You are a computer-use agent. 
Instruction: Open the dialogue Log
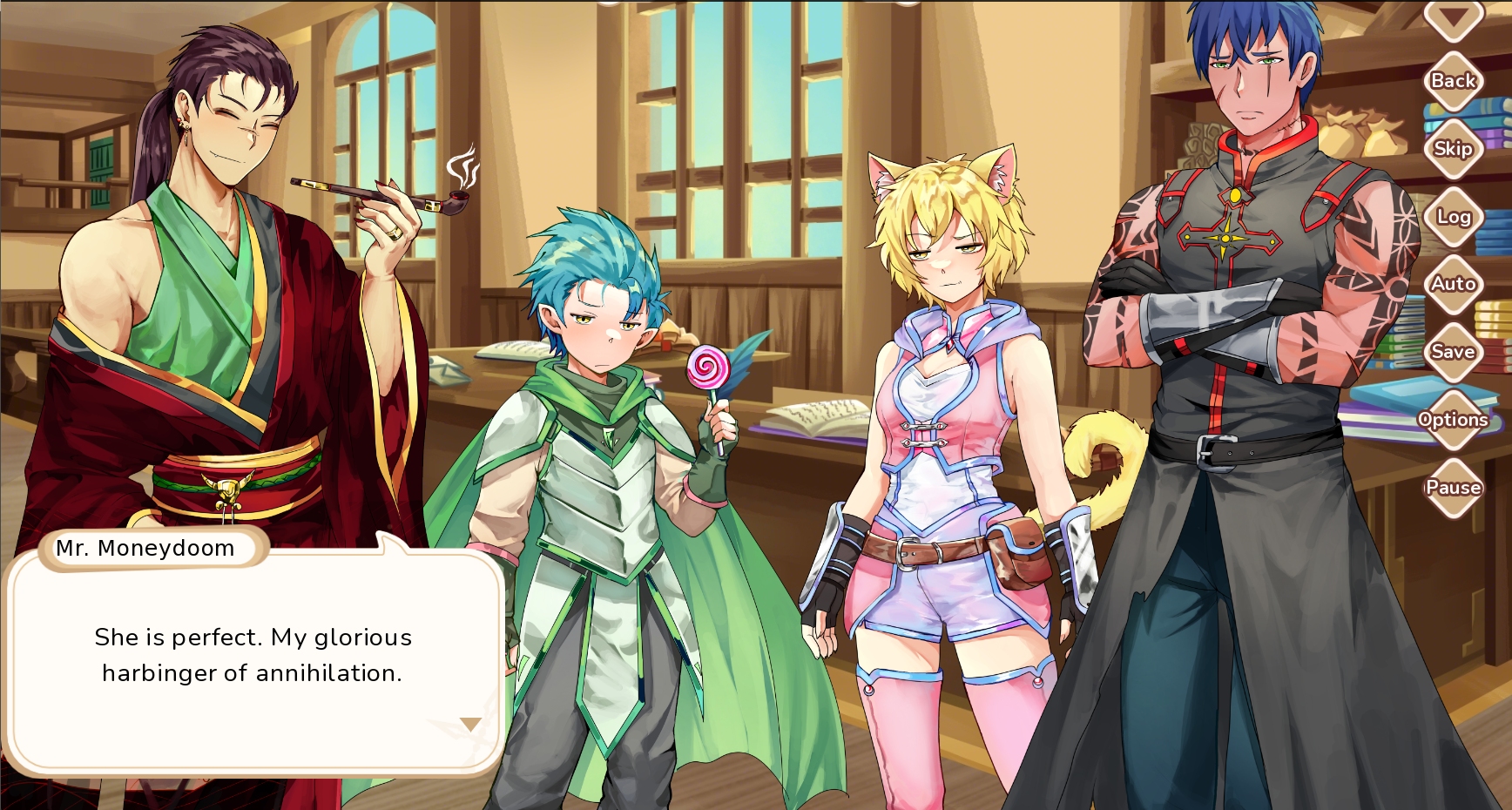[1453, 217]
